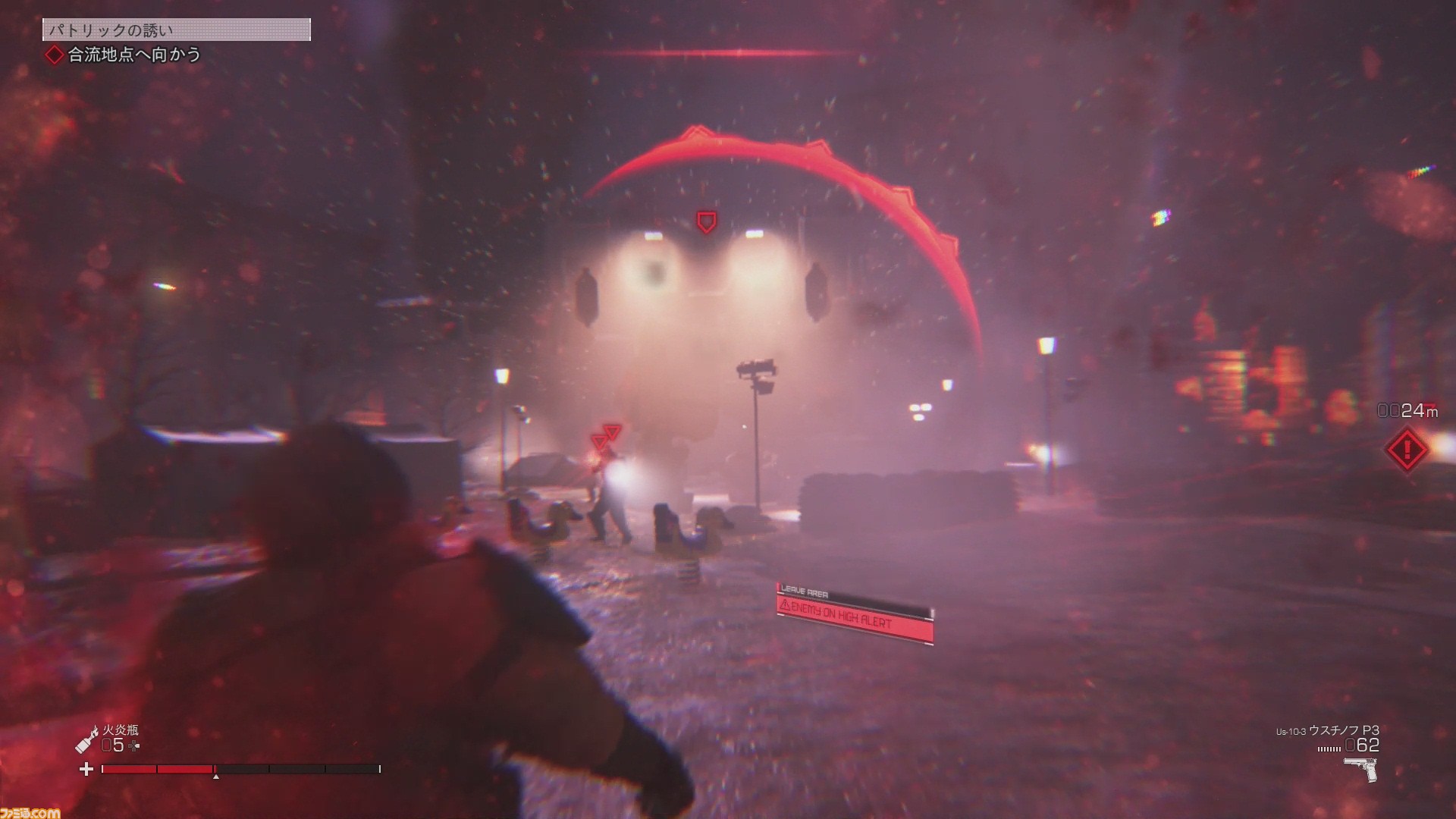Toggle the 0024m distance indicator
Image resolution: width=1456 pixels, height=819 pixels.
[x=1407, y=411]
